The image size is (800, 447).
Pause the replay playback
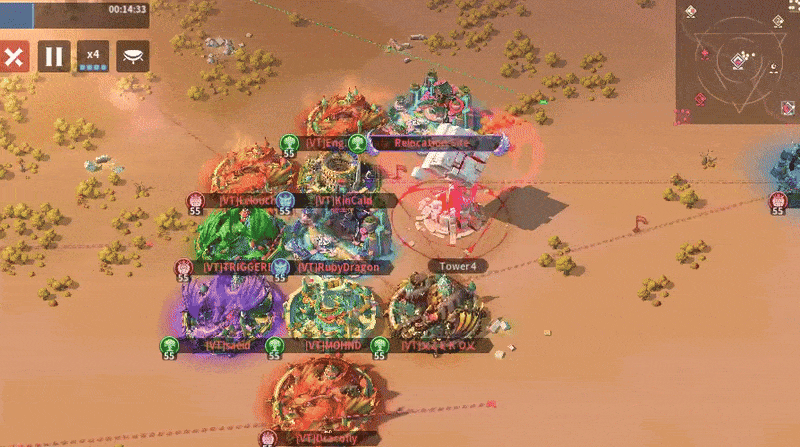pos(54,56)
